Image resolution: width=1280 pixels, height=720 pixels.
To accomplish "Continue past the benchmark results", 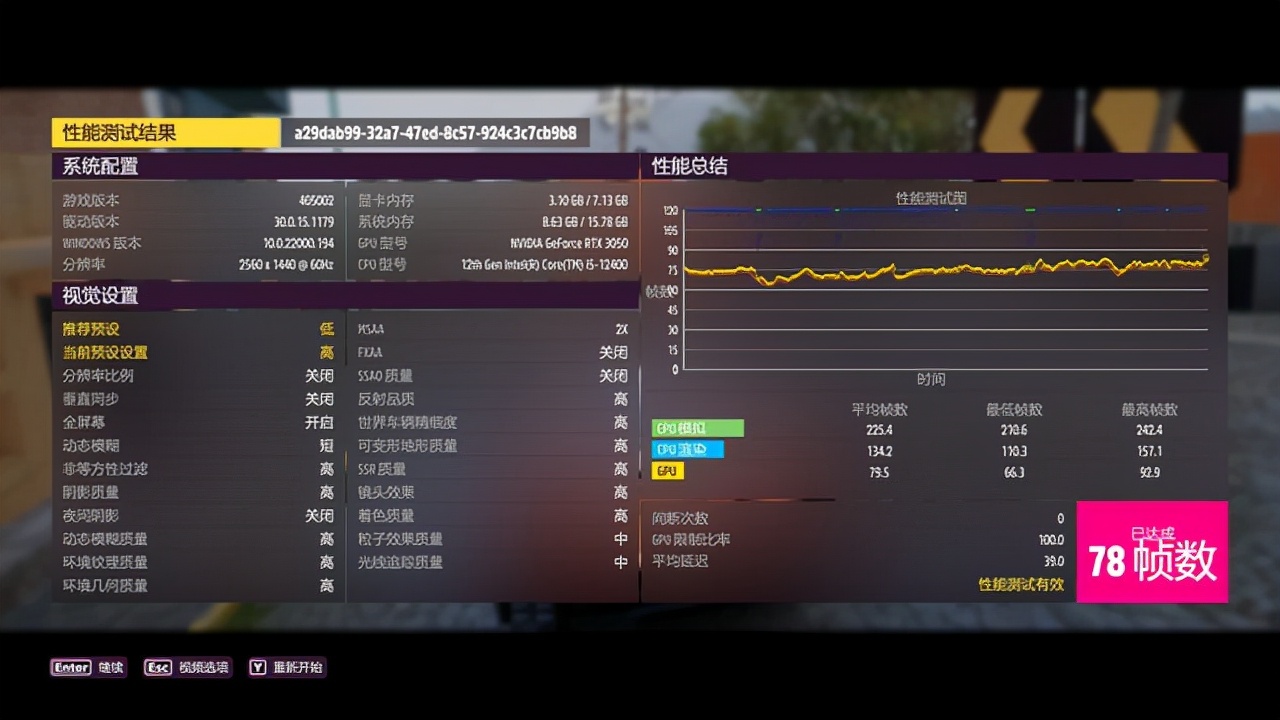I will [x=89, y=667].
